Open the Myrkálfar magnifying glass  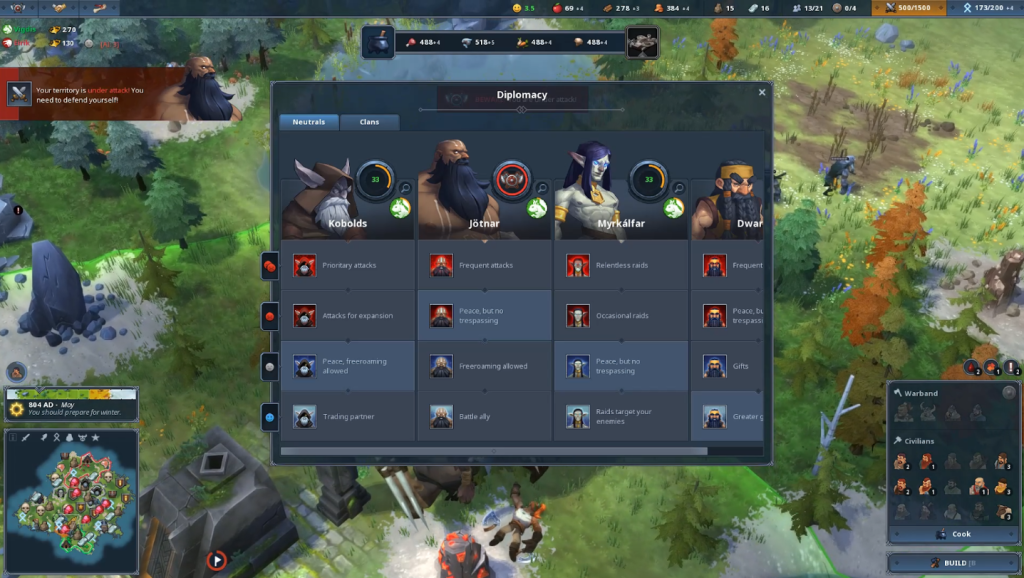pyautogui.click(x=678, y=187)
